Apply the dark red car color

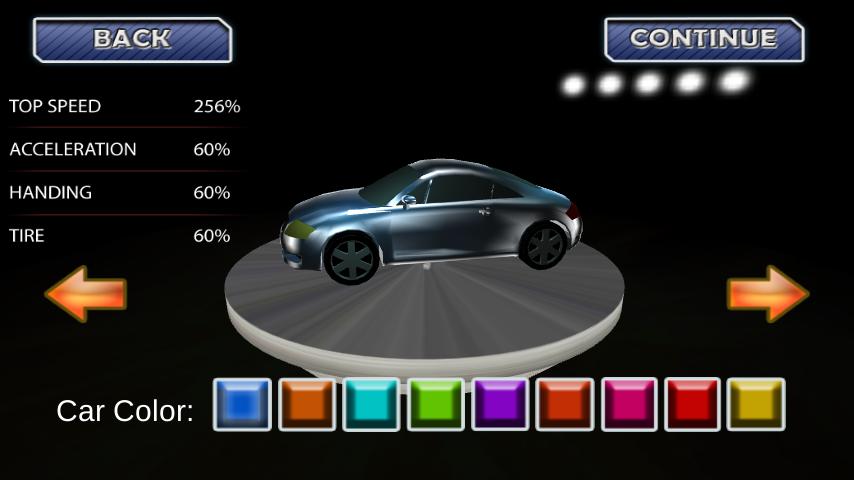click(x=693, y=404)
